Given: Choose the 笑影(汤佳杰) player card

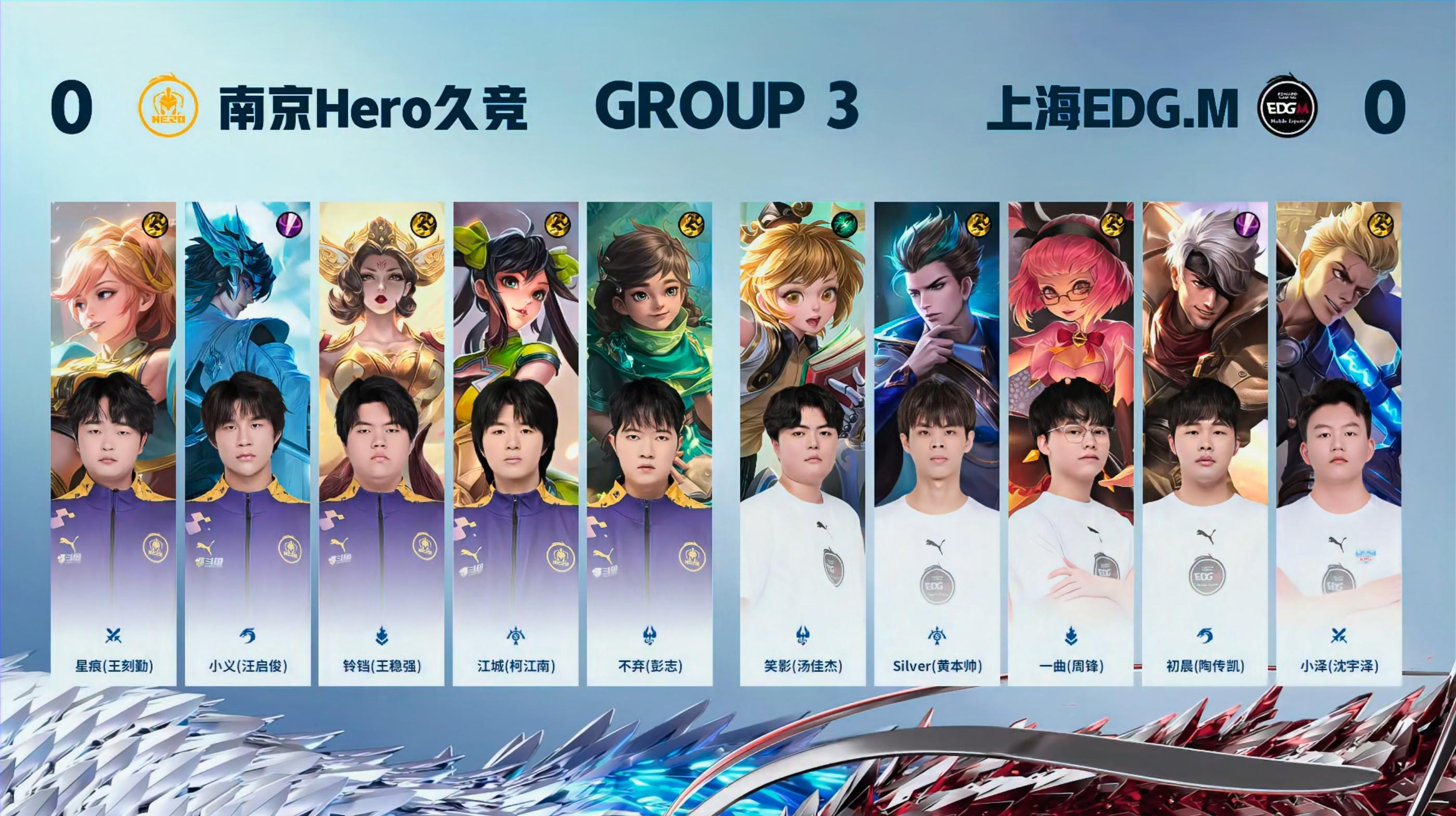Looking at the screenshot, I should 802,443.
